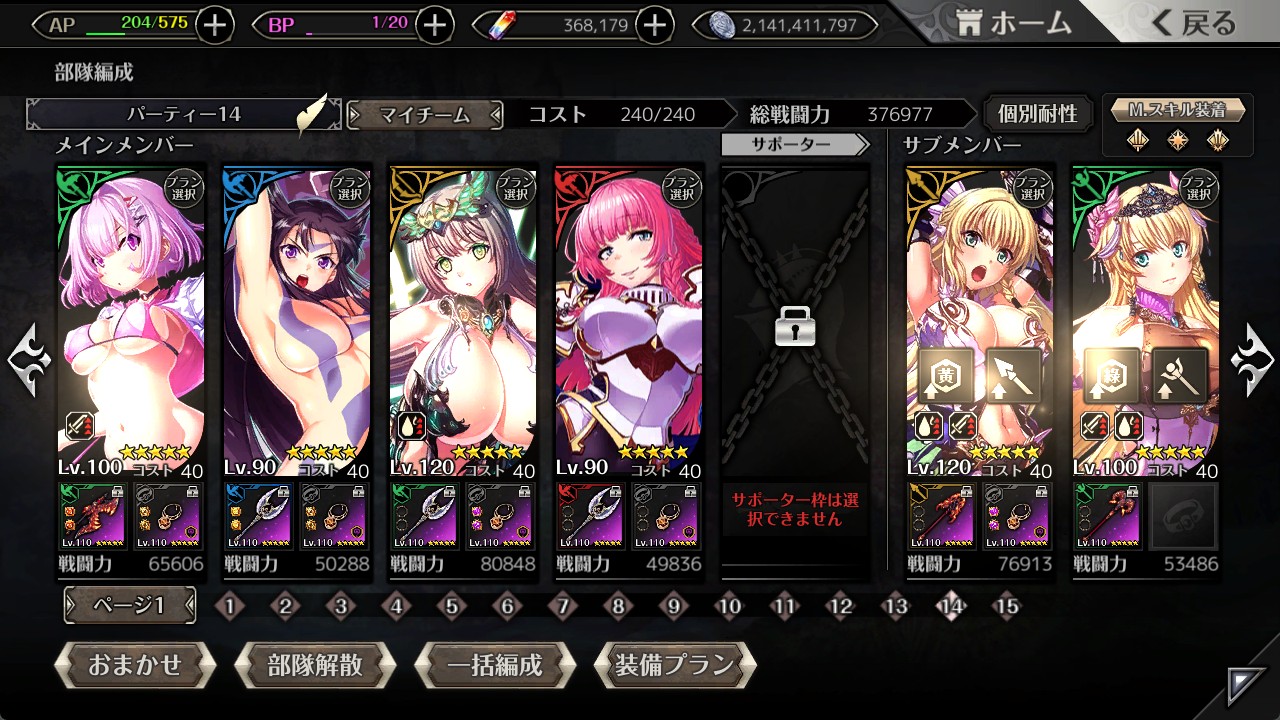
Task: Open the サポーター tab
Action: click(795, 145)
